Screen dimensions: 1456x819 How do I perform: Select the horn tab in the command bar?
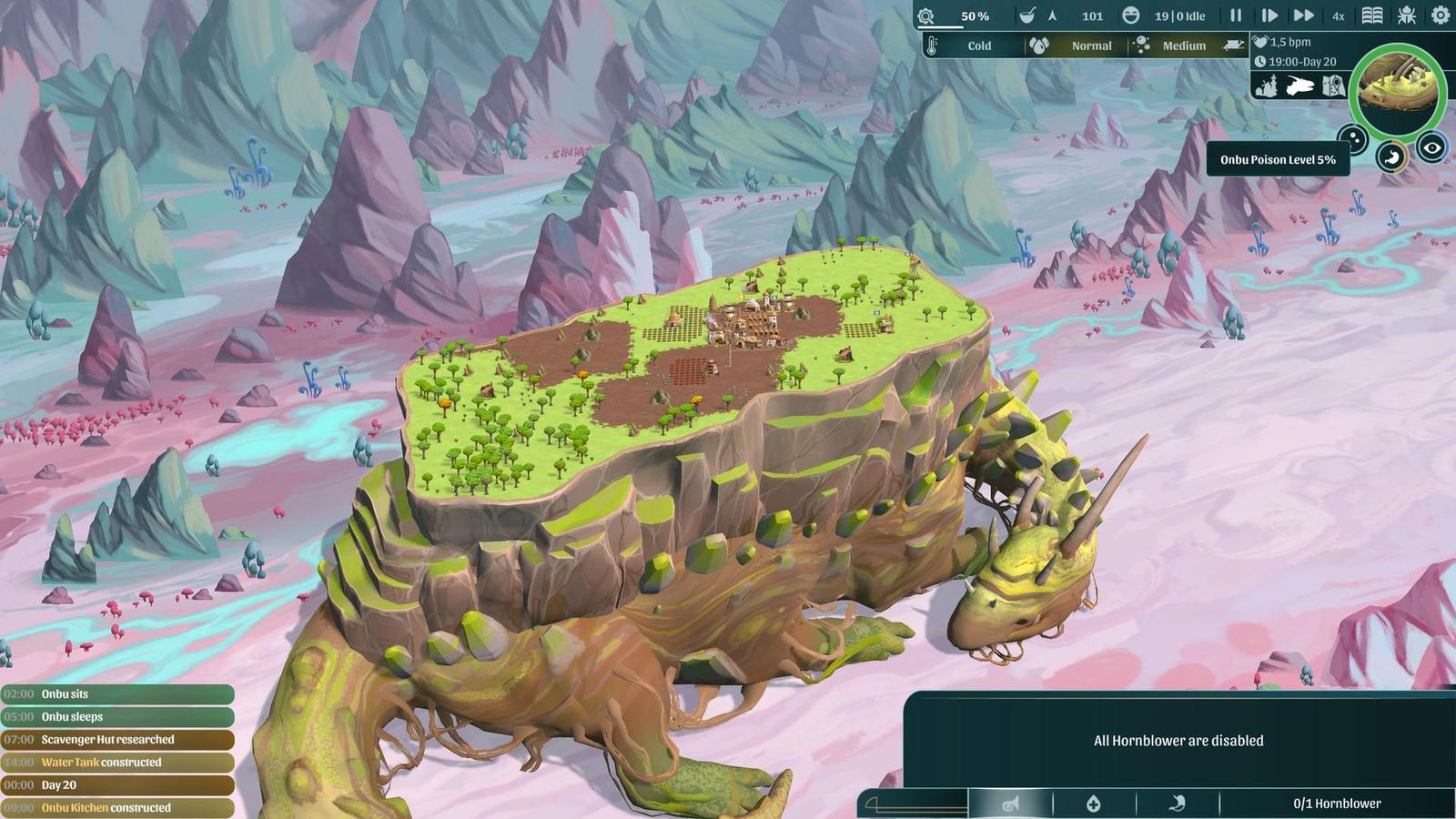pos(1010,804)
